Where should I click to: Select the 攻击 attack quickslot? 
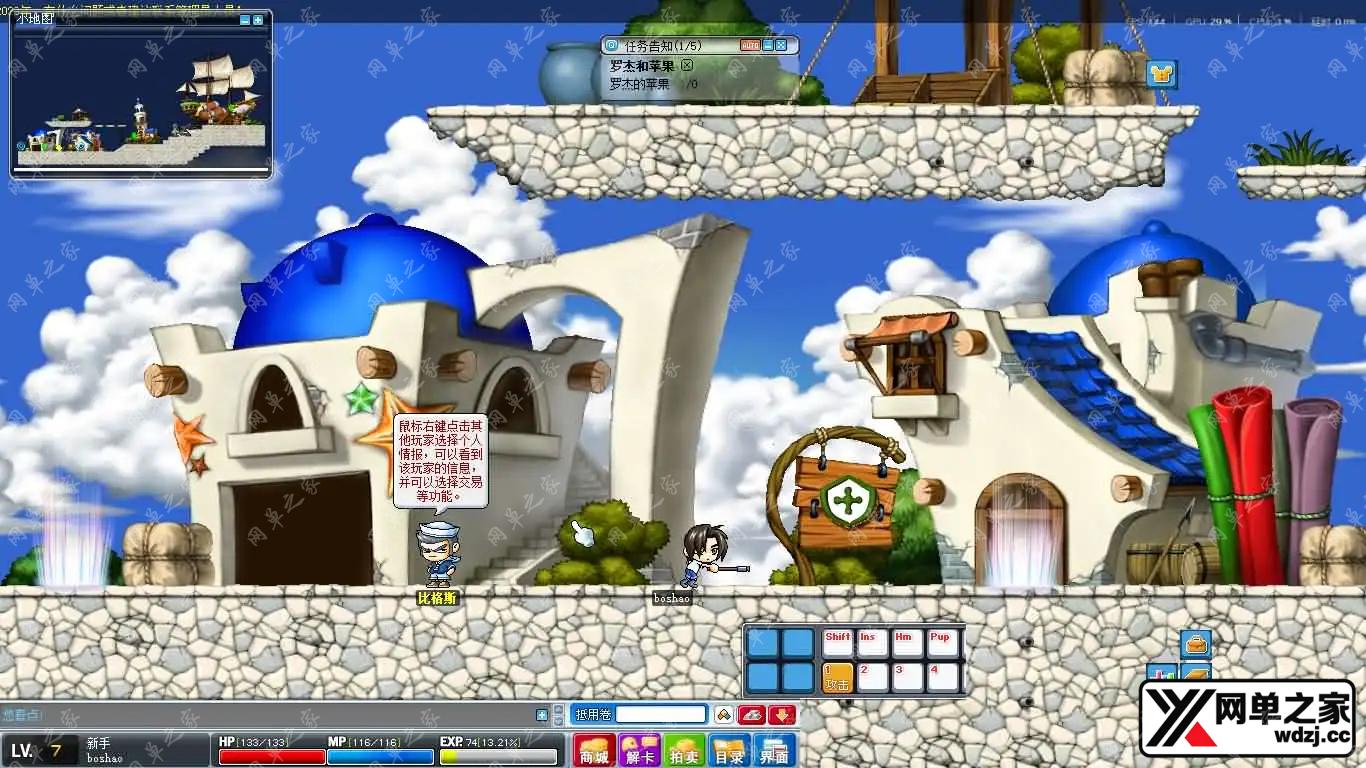pos(837,677)
